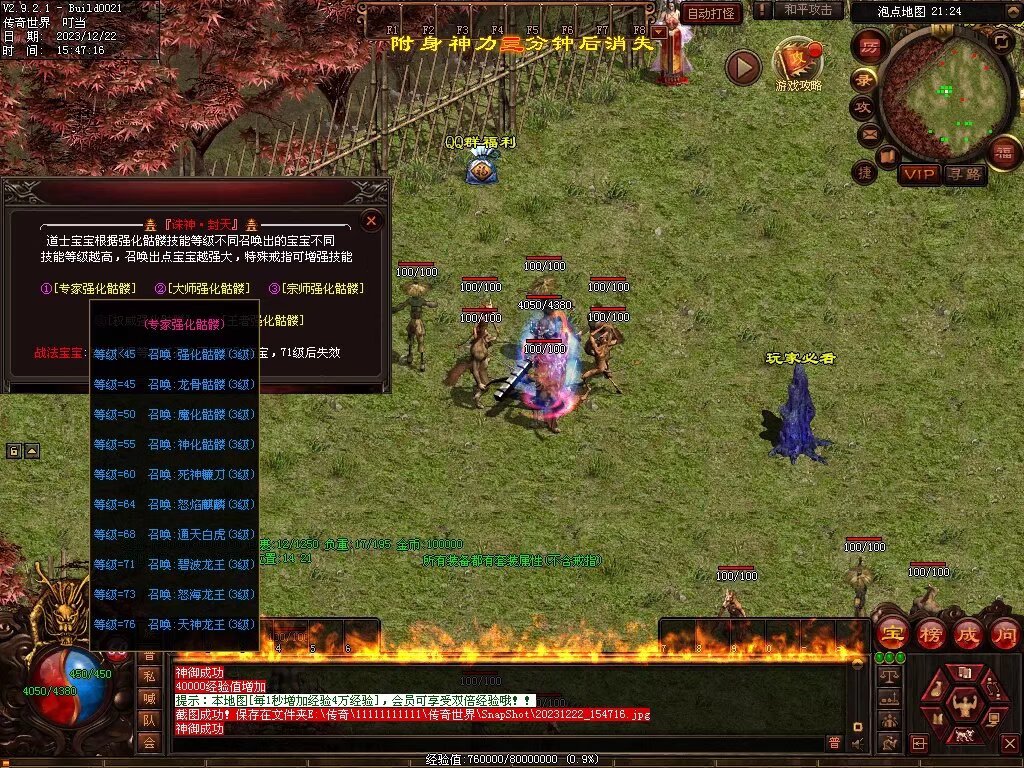Activate 寻路 pathfinding button

(965, 174)
